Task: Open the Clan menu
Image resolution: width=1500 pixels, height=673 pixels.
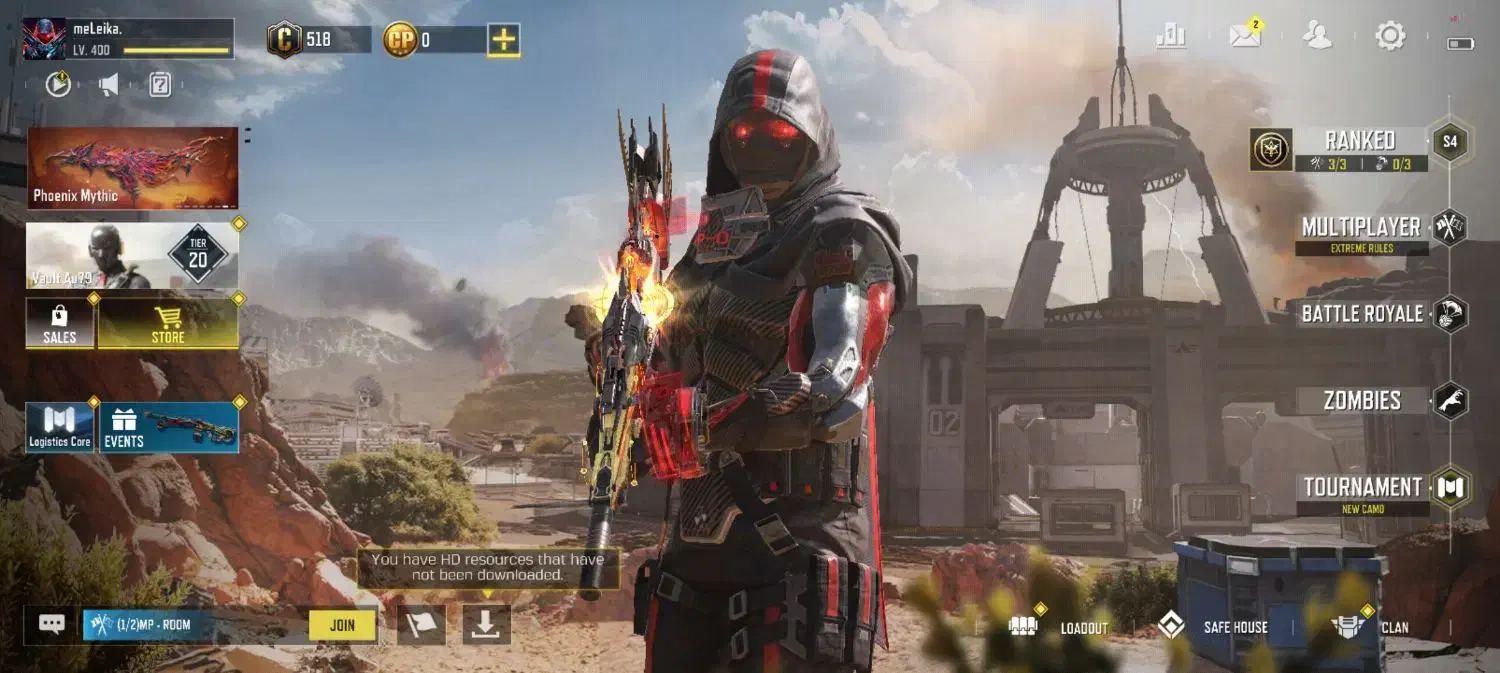Action: pyautogui.click(x=1370, y=627)
